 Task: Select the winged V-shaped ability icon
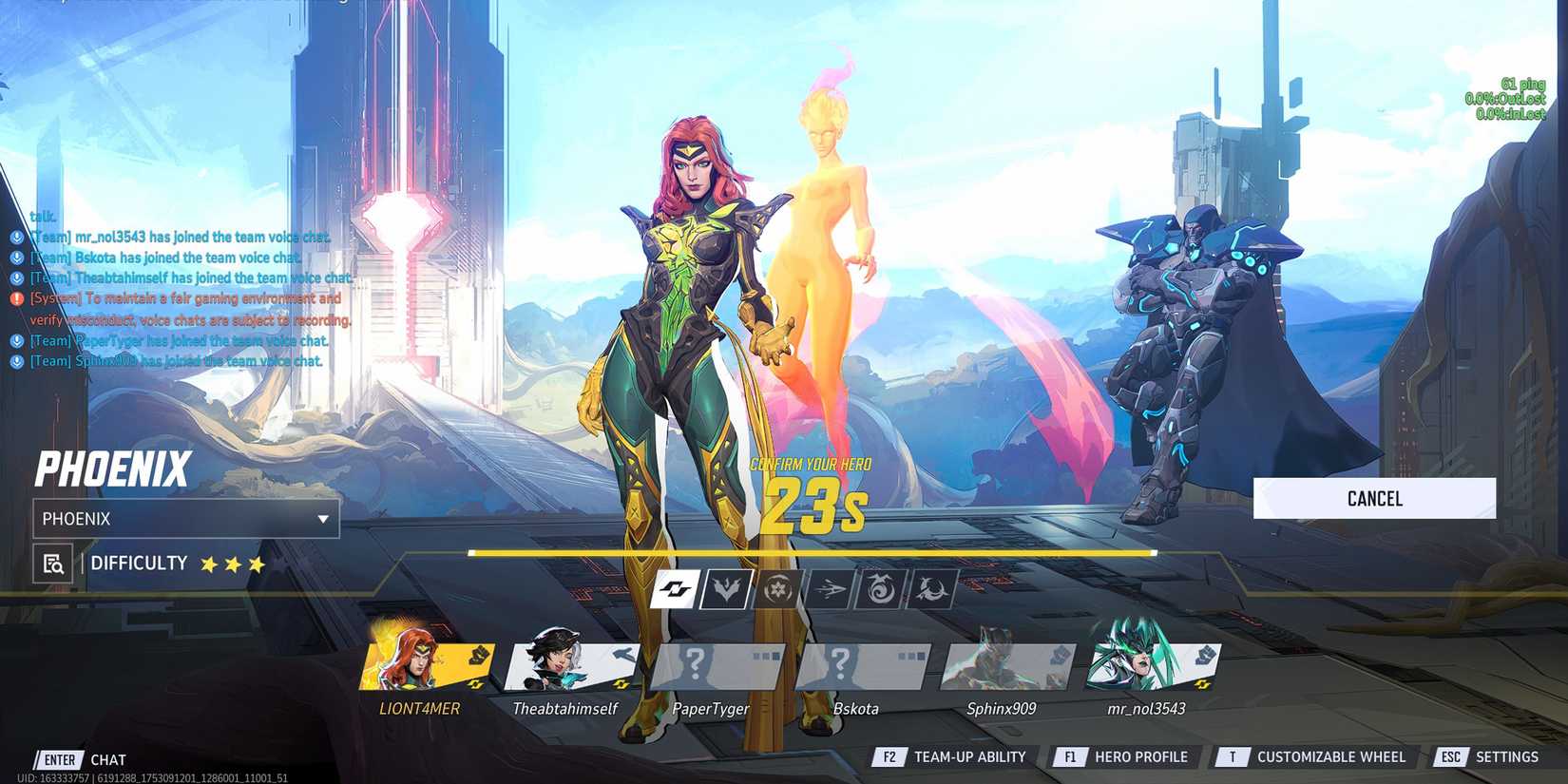point(727,589)
